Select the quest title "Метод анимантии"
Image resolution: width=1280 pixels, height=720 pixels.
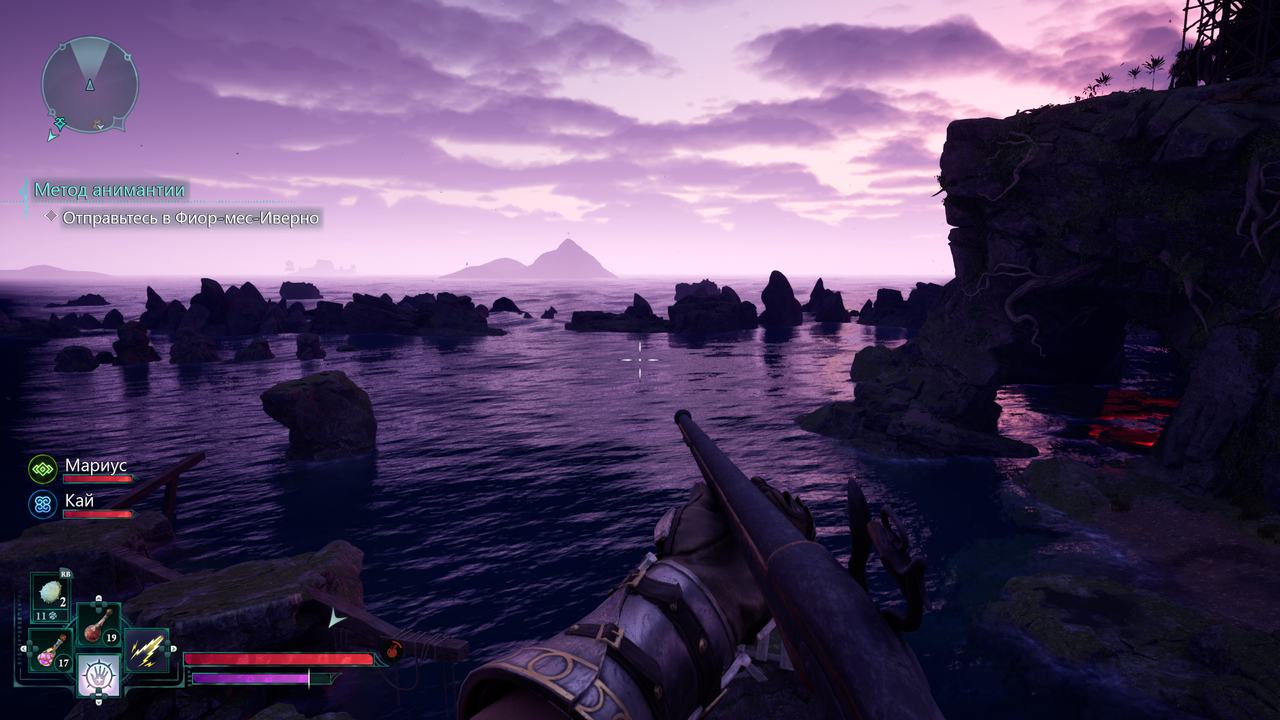(110, 190)
